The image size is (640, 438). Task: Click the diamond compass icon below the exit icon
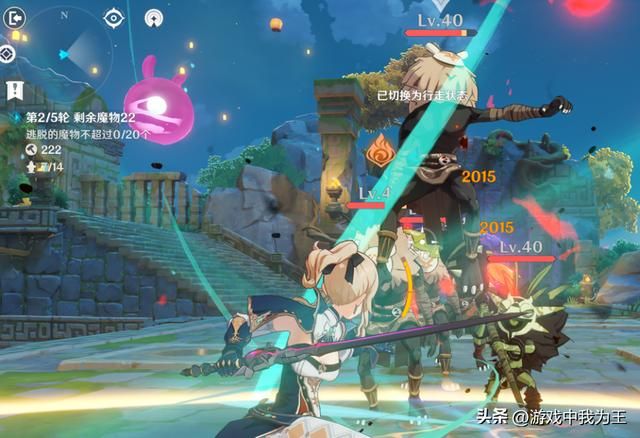pyautogui.click(x=8, y=53)
